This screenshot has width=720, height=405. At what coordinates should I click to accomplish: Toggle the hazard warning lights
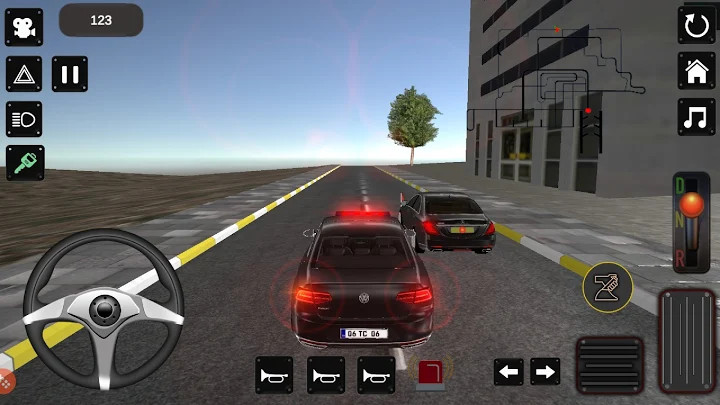pos(24,73)
